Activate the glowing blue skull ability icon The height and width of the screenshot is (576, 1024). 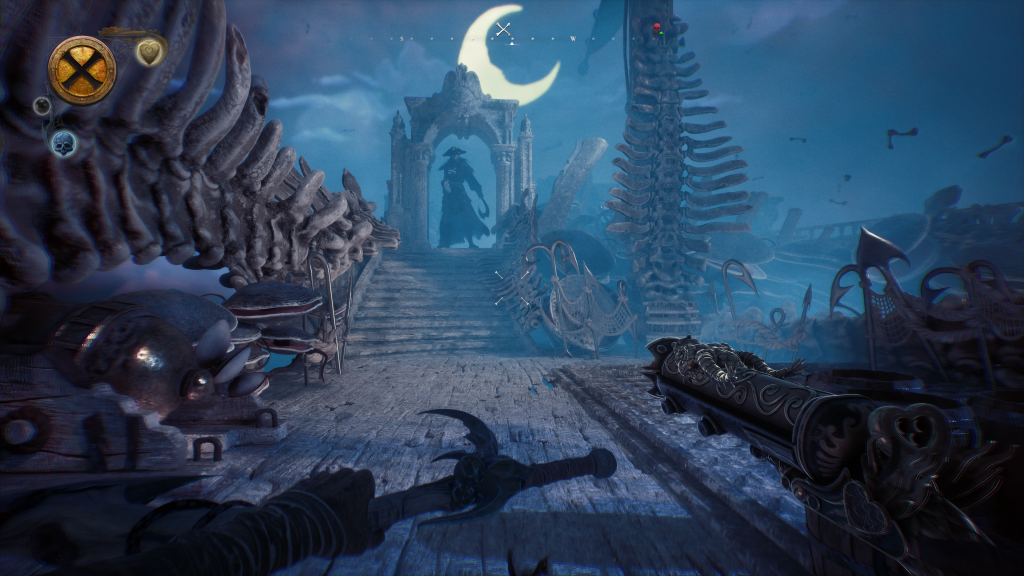tap(64, 142)
